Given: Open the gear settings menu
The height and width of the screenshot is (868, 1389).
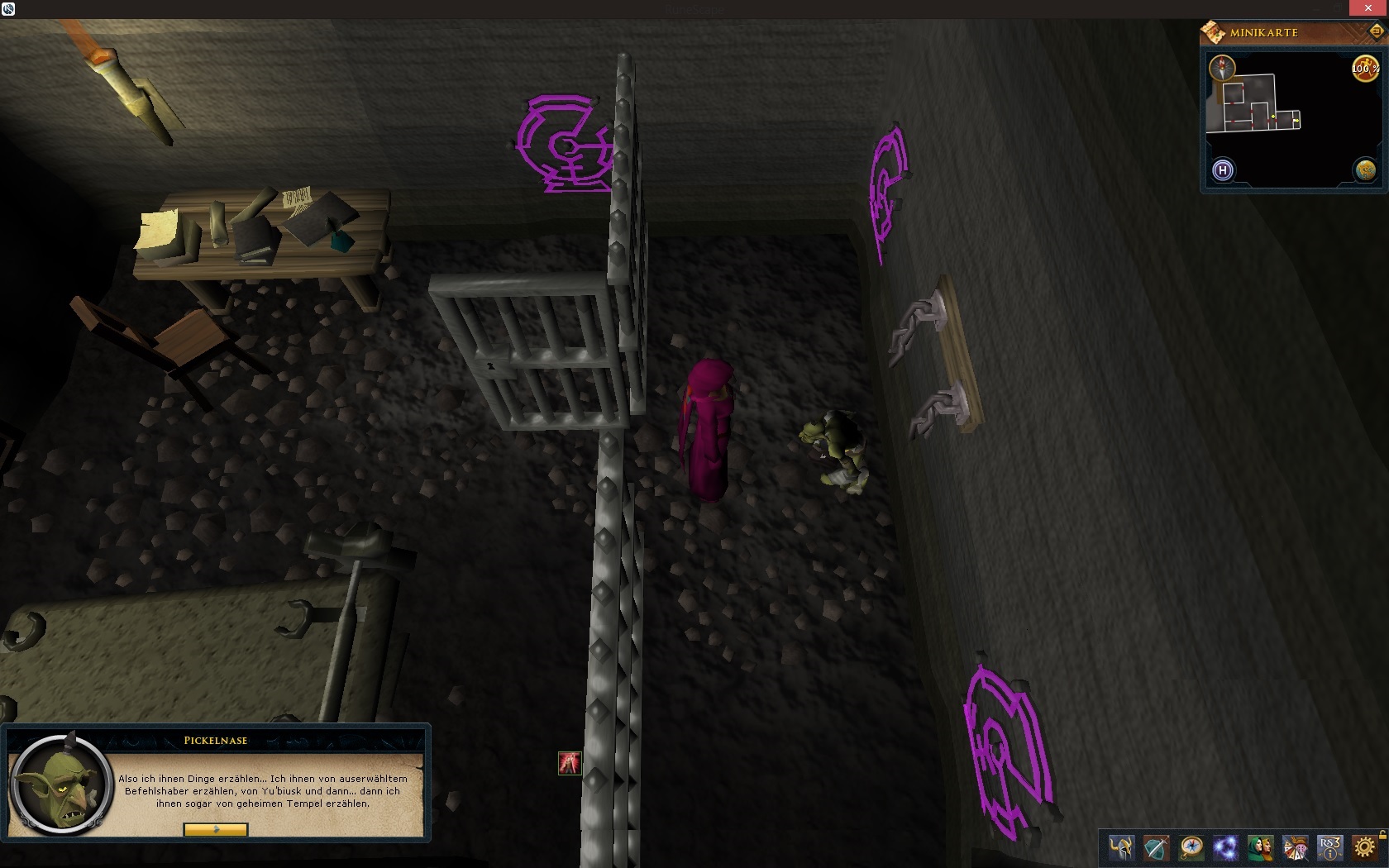Looking at the screenshot, I should pos(1364,847).
